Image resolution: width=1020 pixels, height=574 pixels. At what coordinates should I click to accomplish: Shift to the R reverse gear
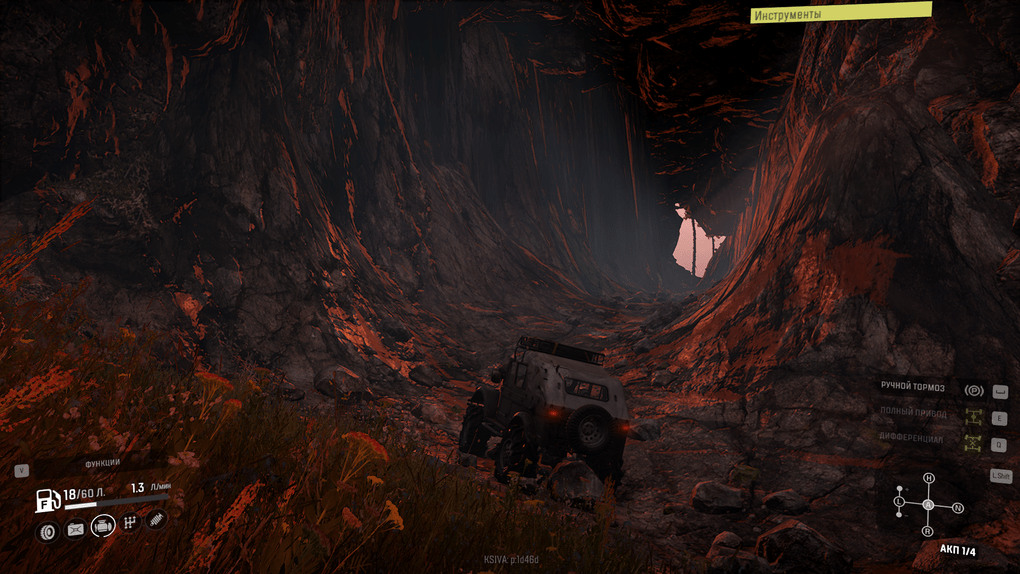point(928,531)
